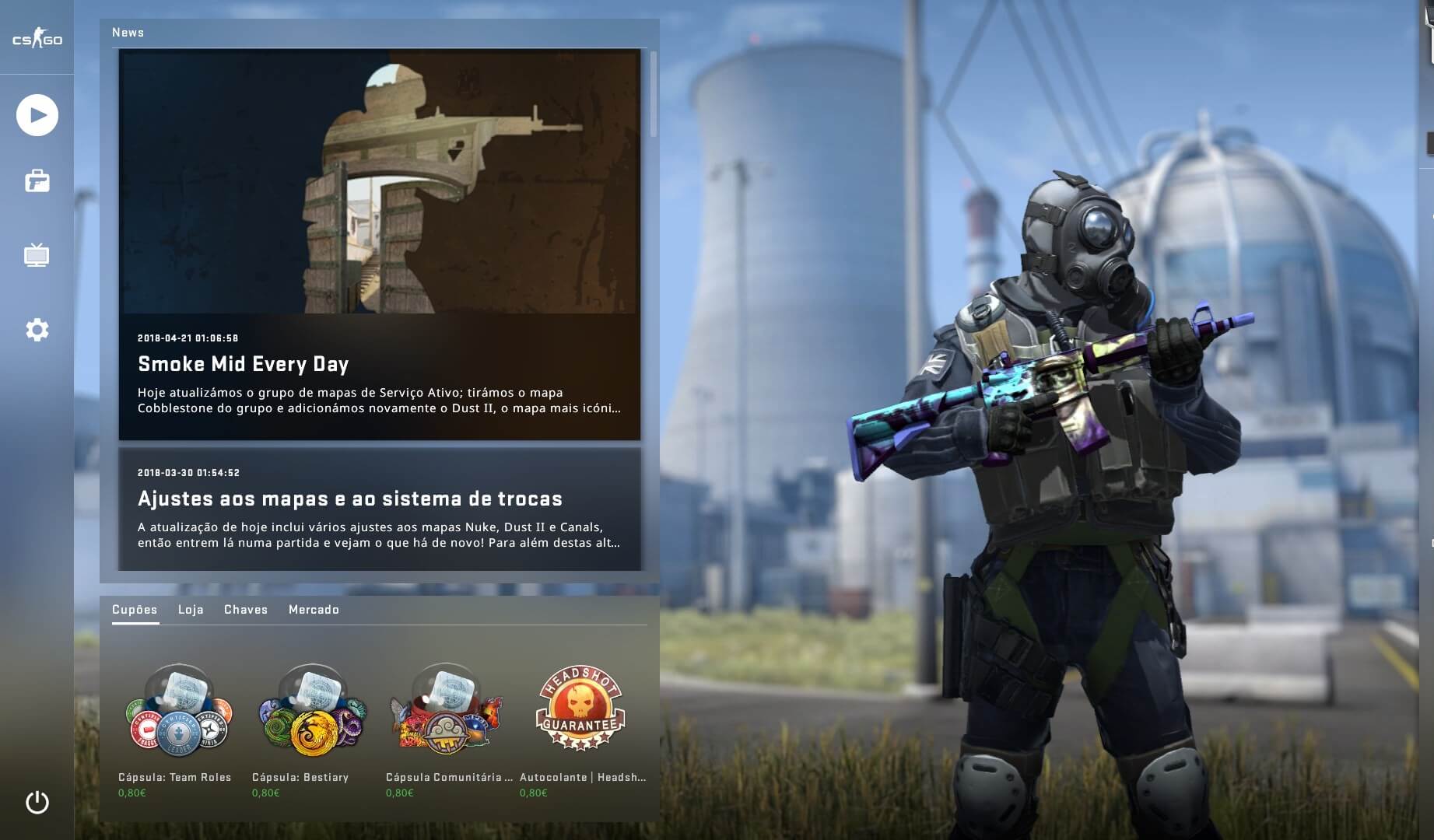1434x840 pixels.
Task: Open the Play menu
Action: point(37,115)
